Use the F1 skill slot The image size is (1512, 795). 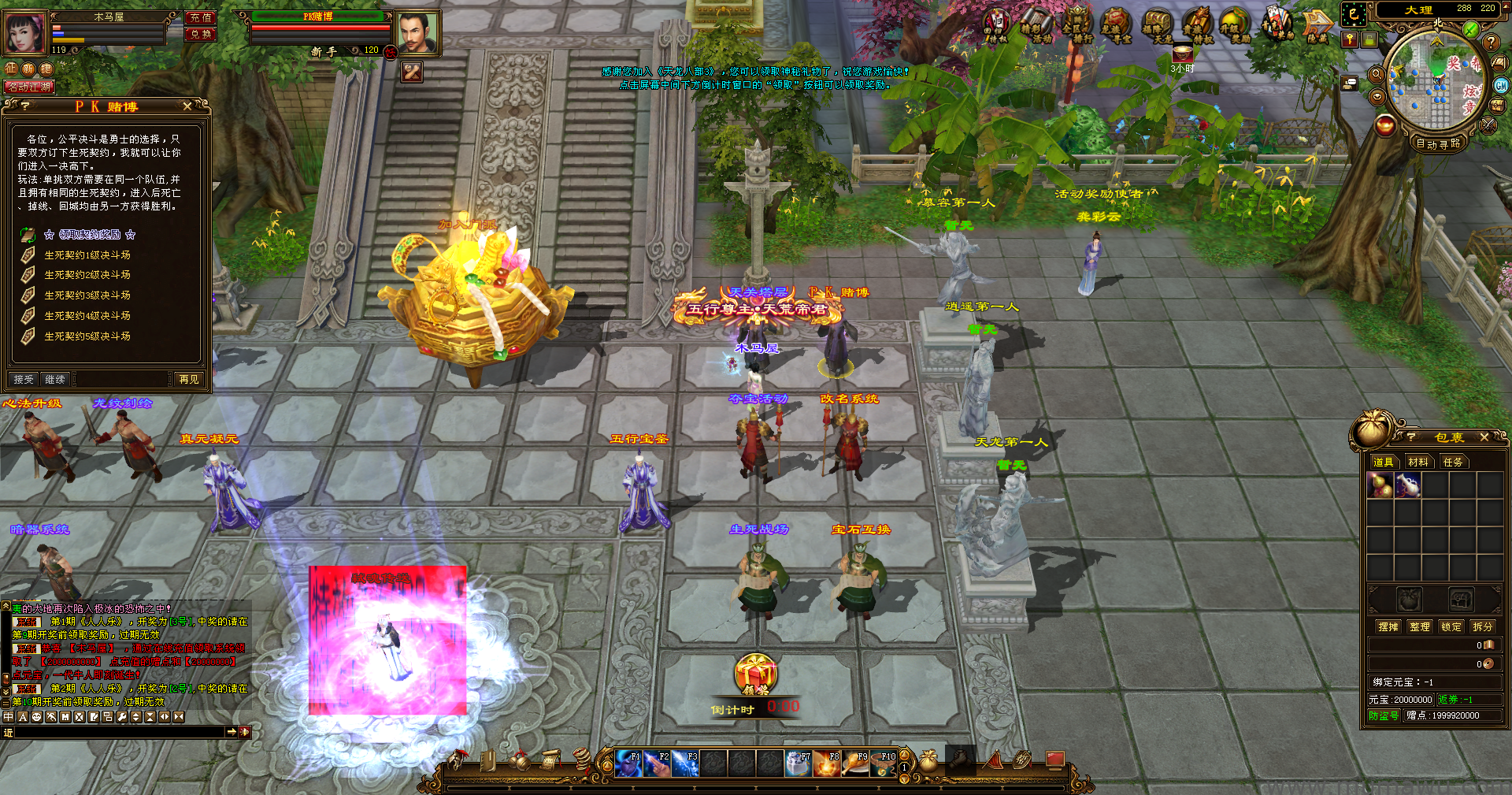pos(628,763)
